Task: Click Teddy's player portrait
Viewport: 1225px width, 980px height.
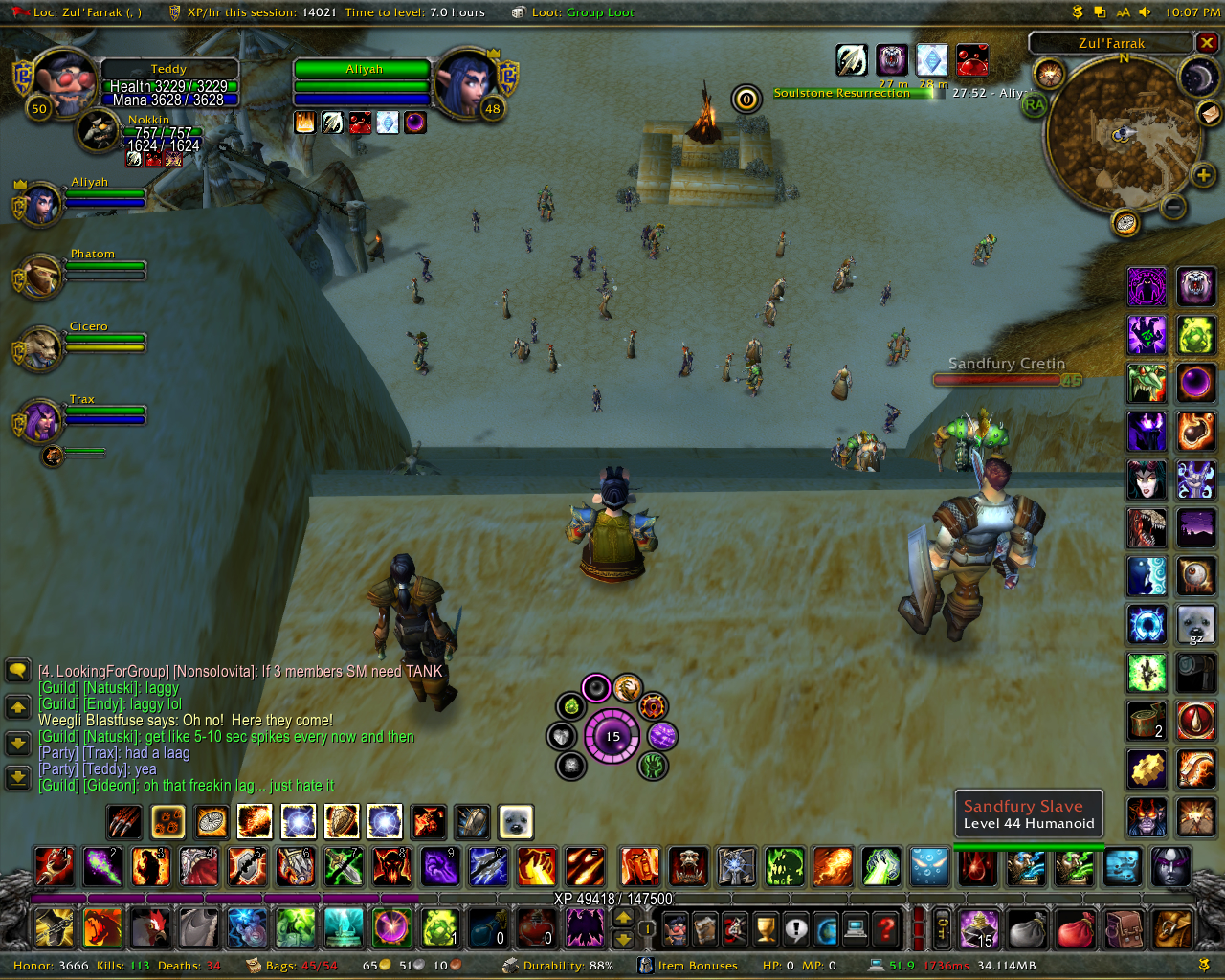Action: (x=65, y=83)
